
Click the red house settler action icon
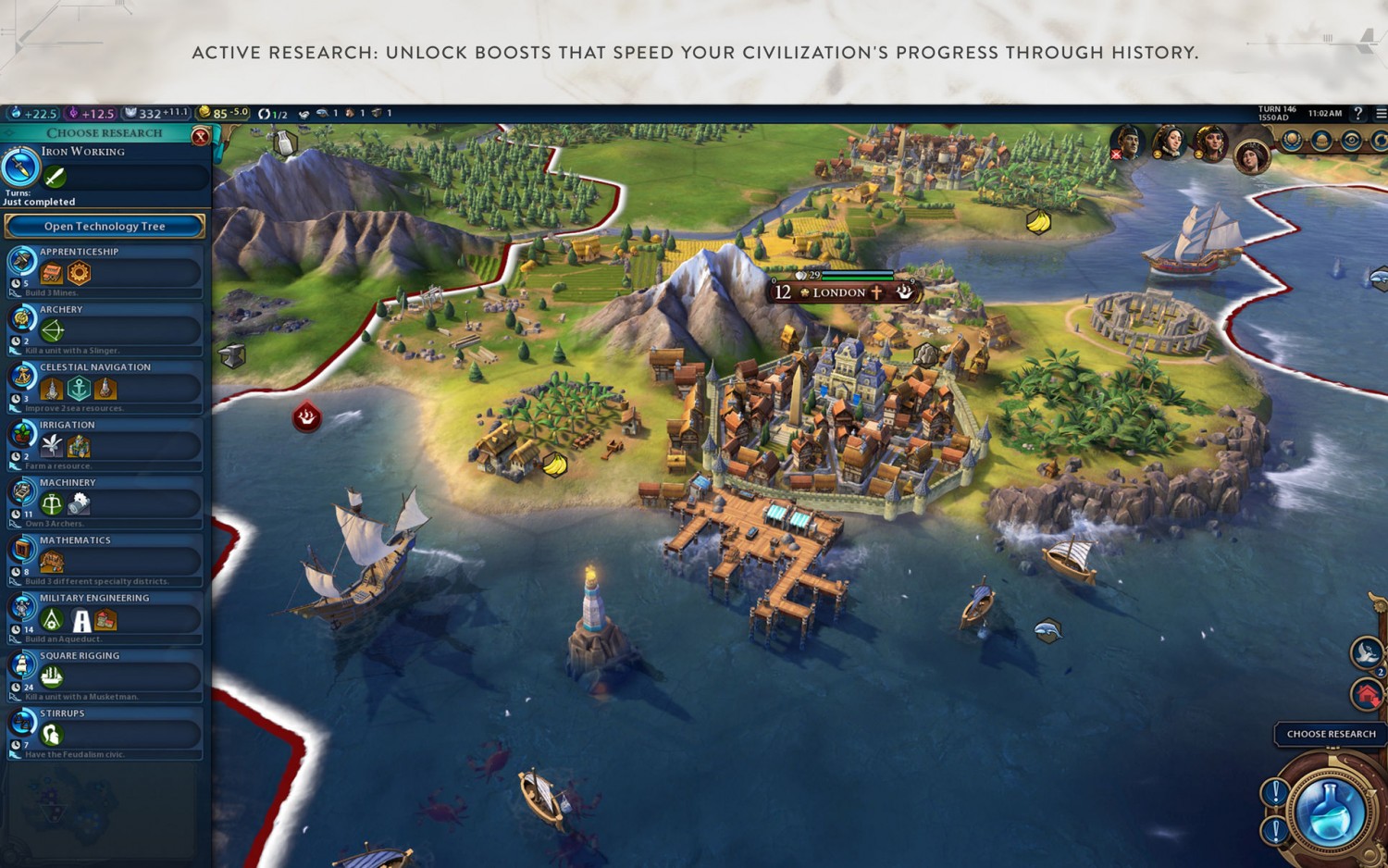pyautogui.click(x=1367, y=693)
